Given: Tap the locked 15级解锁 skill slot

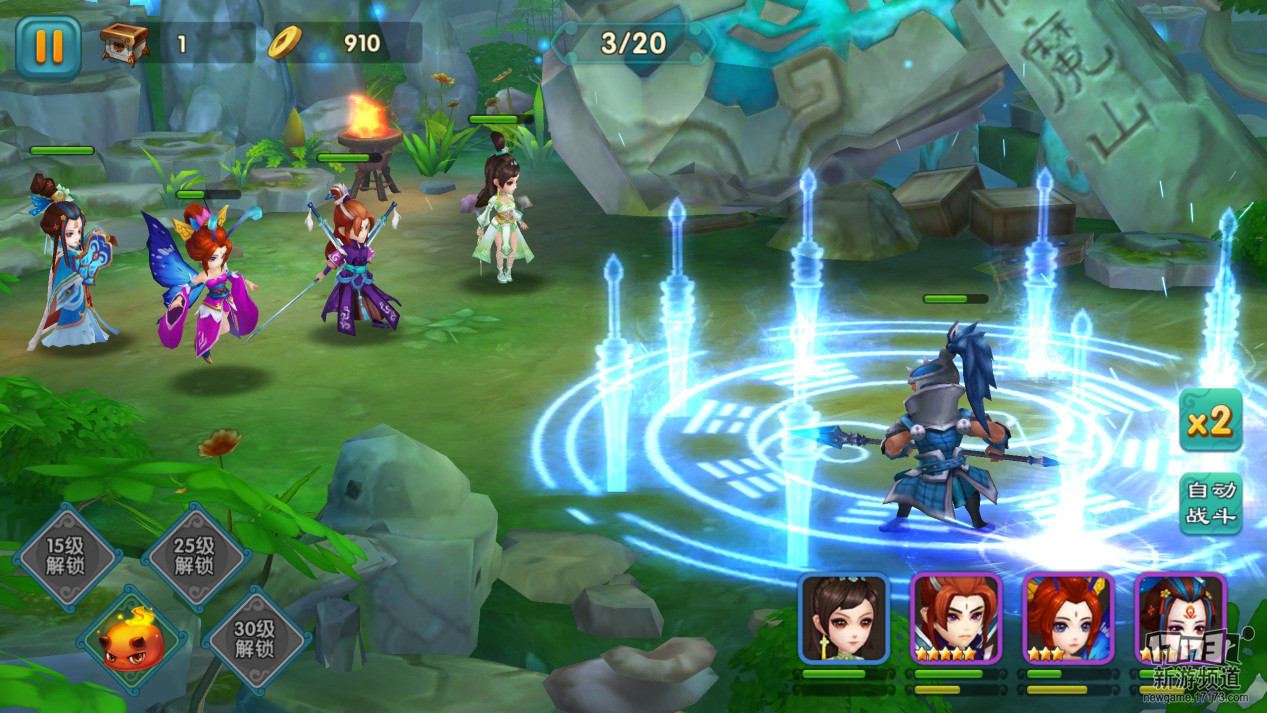Looking at the screenshot, I should tap(67, 556).
